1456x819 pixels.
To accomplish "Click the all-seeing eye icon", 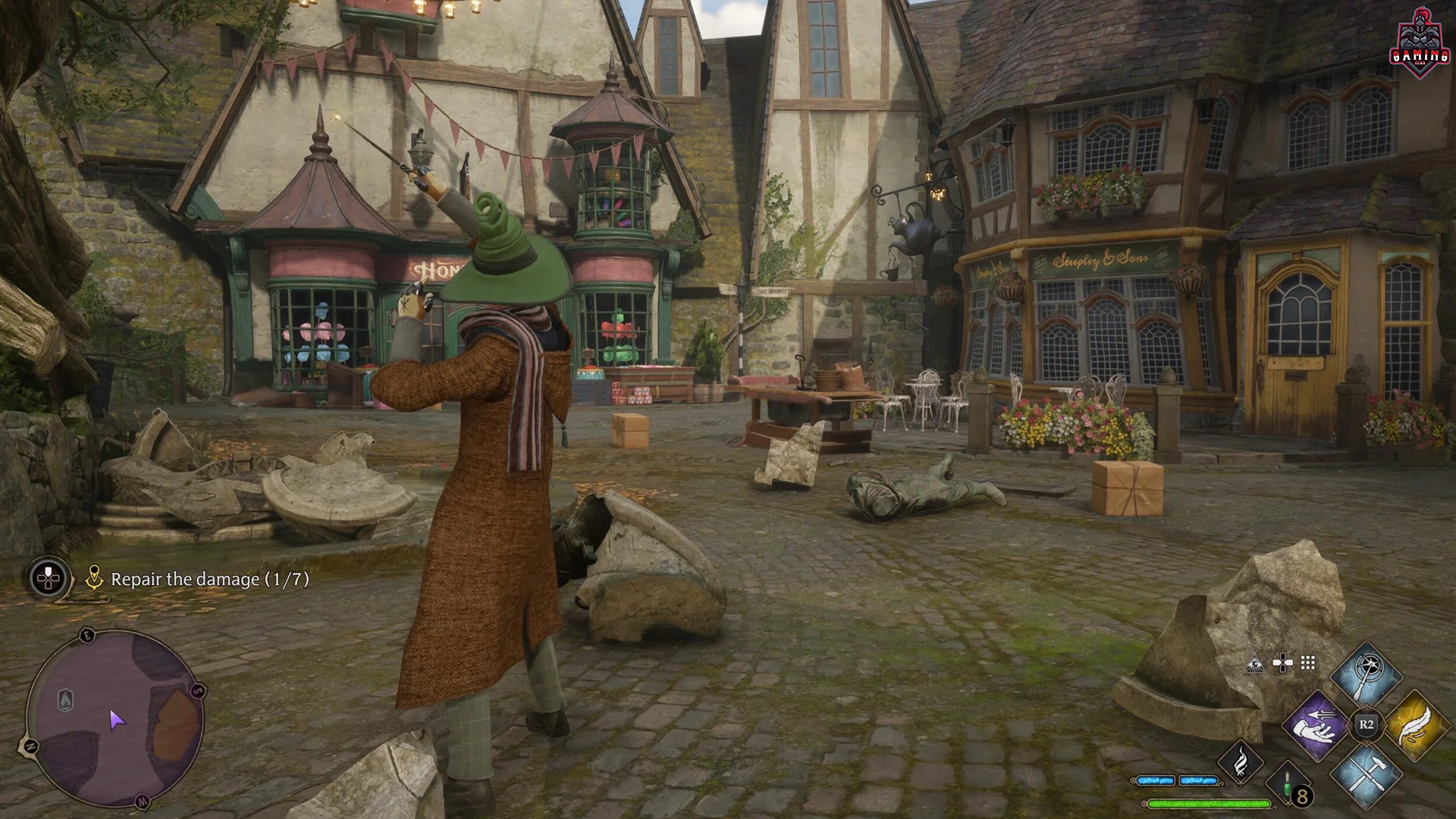I will (x=1254, y=664).
